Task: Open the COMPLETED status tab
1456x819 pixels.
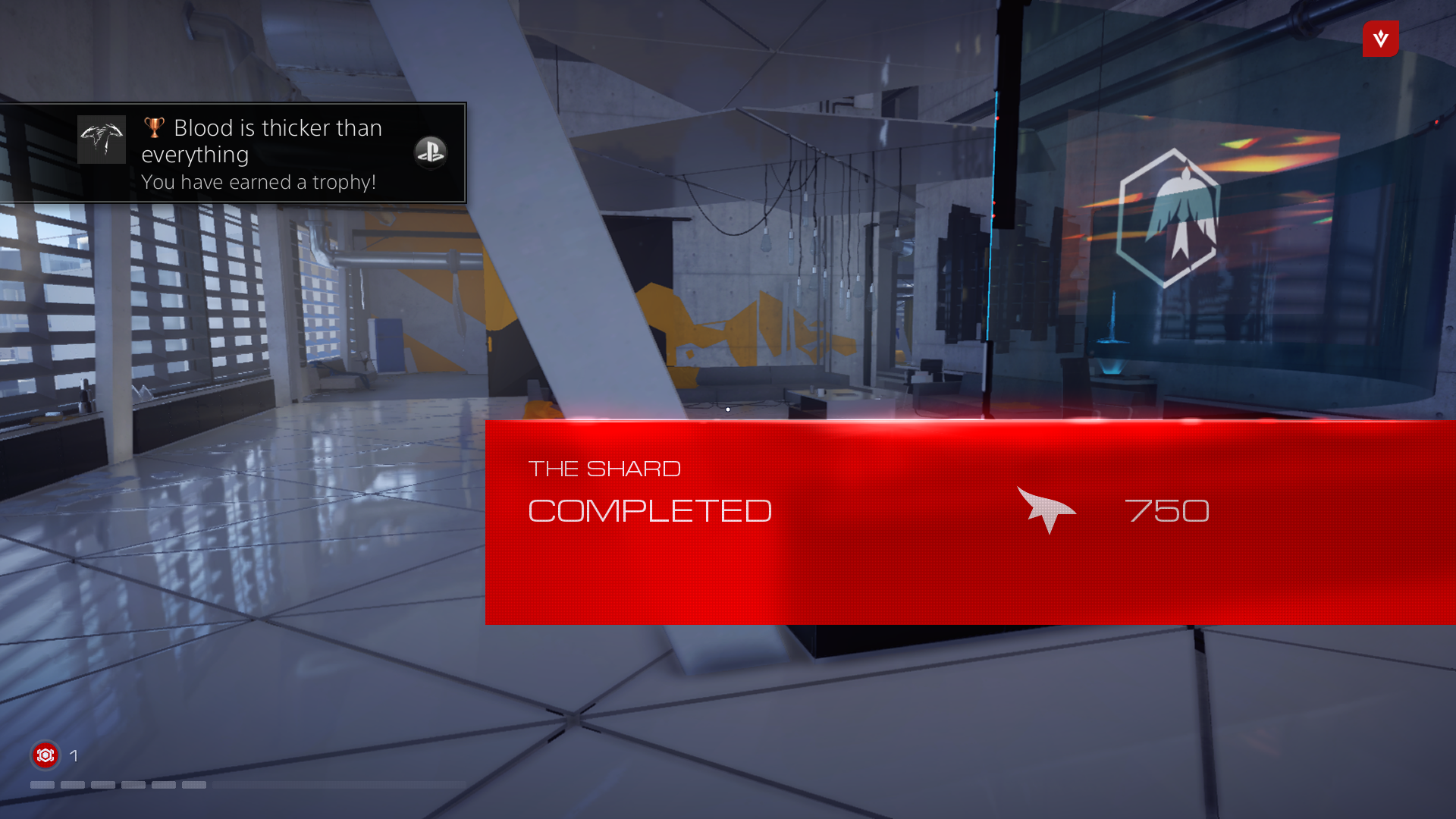Action: pos(650,511)
